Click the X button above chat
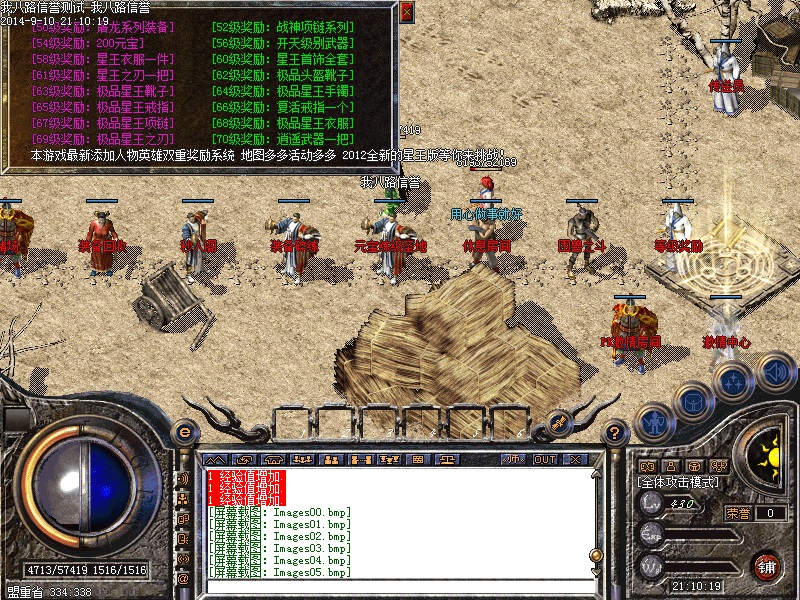The image size is (800, 600). (575, 459)
